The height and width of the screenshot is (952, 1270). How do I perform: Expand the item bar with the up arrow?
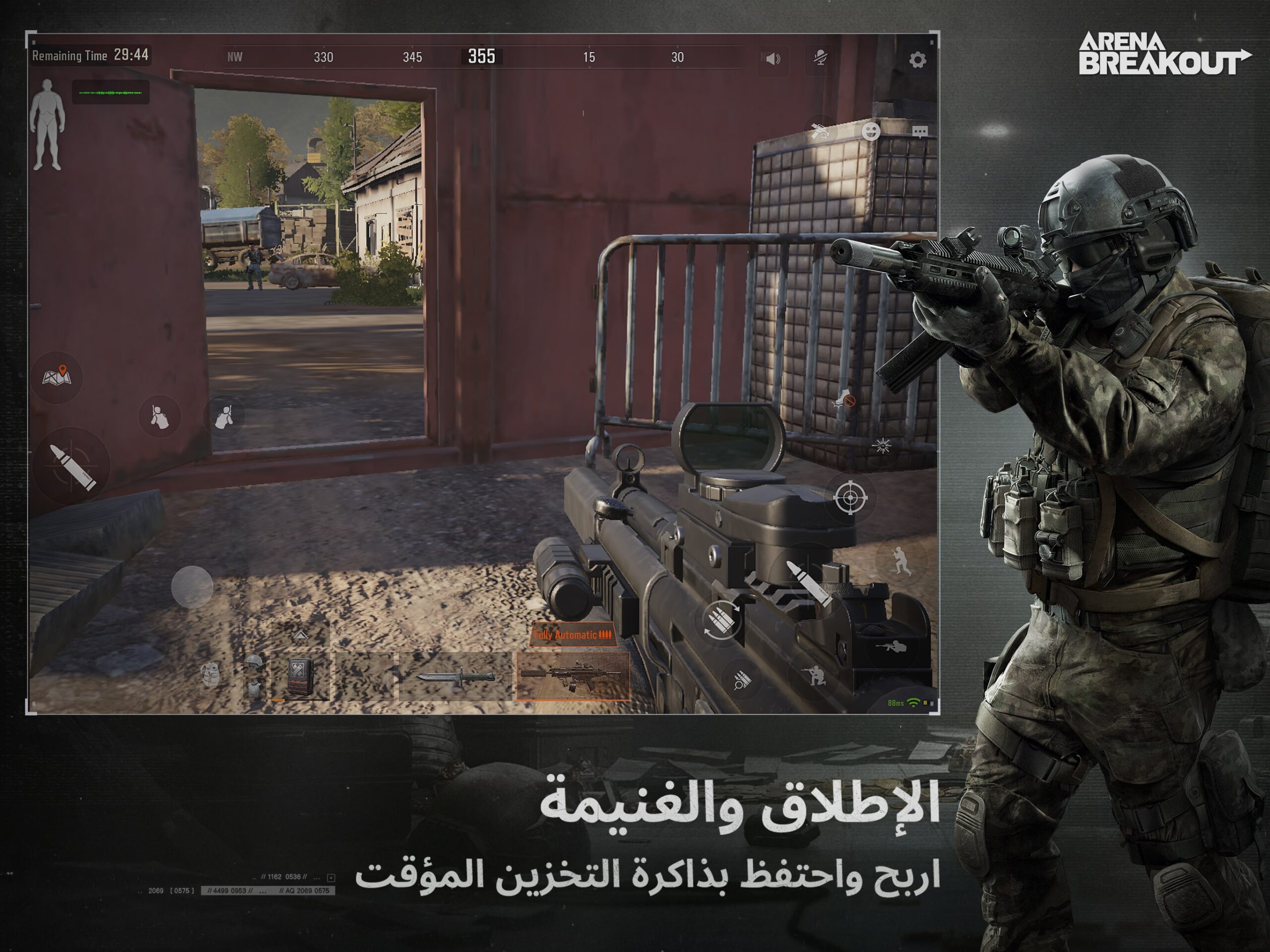click(x=300, y=635)
